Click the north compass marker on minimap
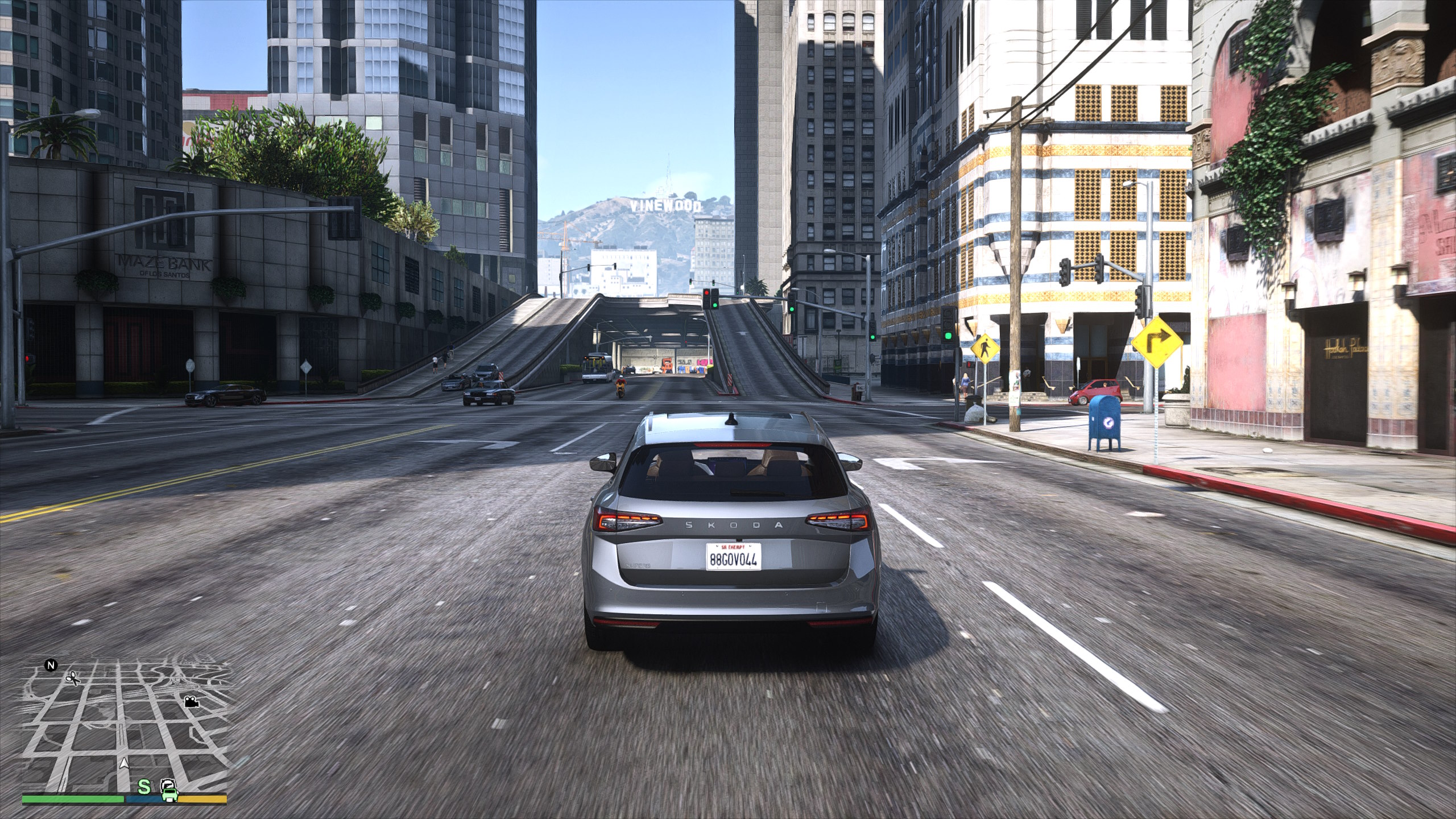Image resolution: width=1456 pixels, height=819 pixels. [51, 665]
